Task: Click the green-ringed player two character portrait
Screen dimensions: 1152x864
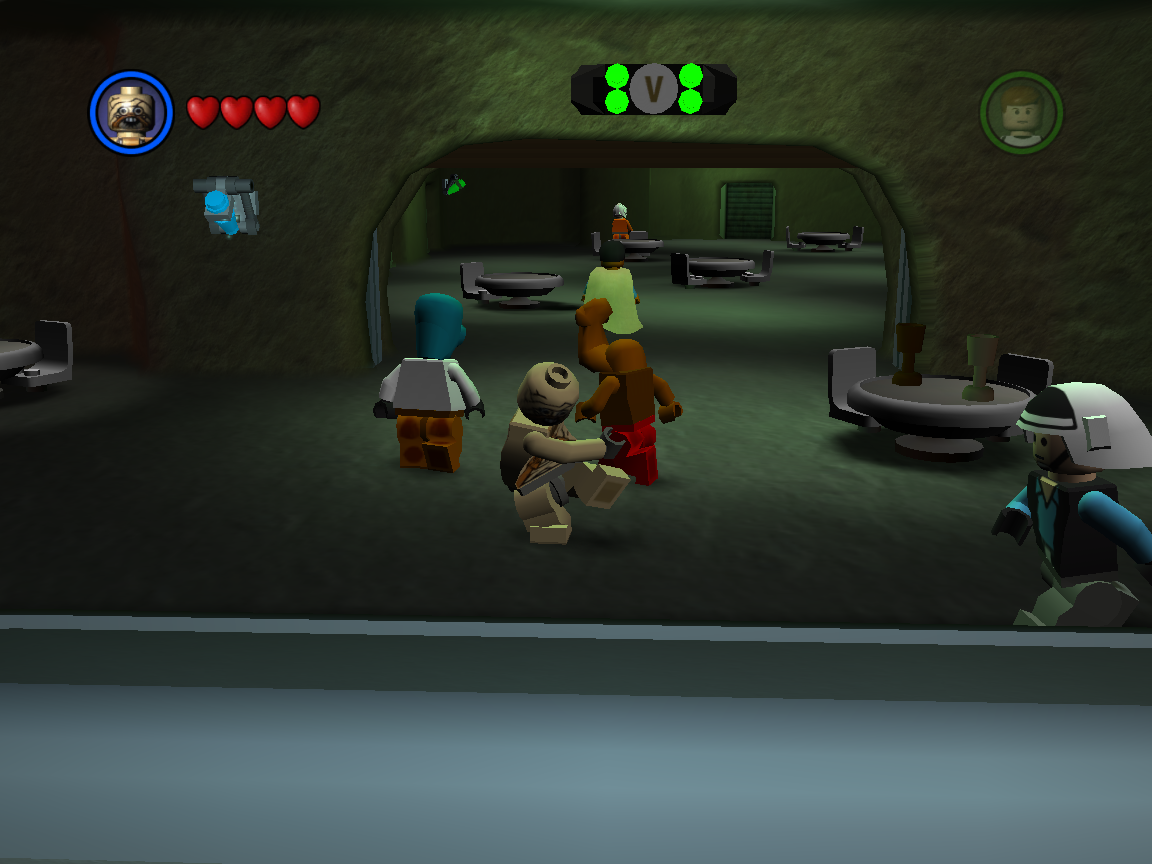Action: click(1021, 112)
